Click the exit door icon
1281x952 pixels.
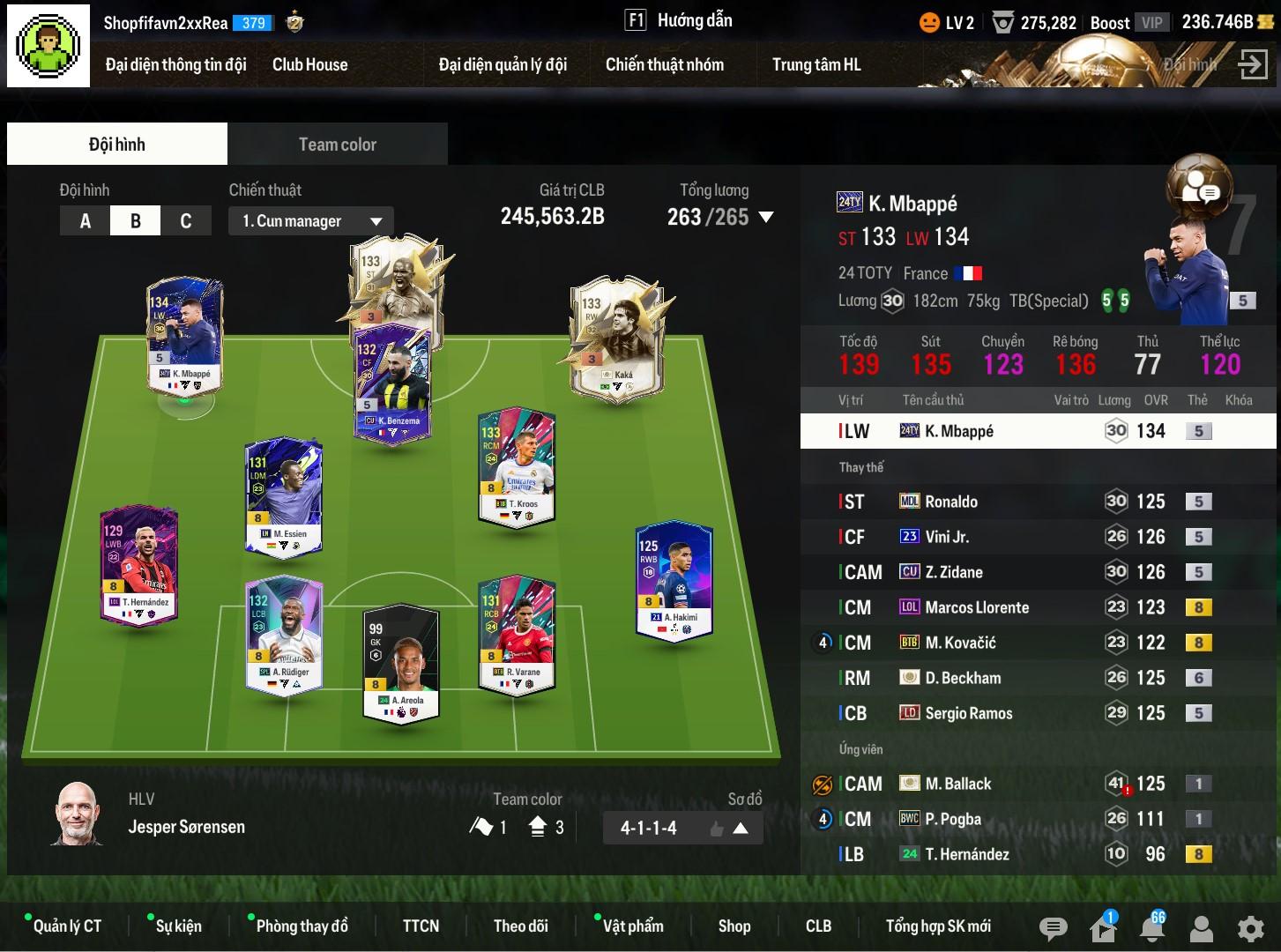click(x=1252, y=64)
